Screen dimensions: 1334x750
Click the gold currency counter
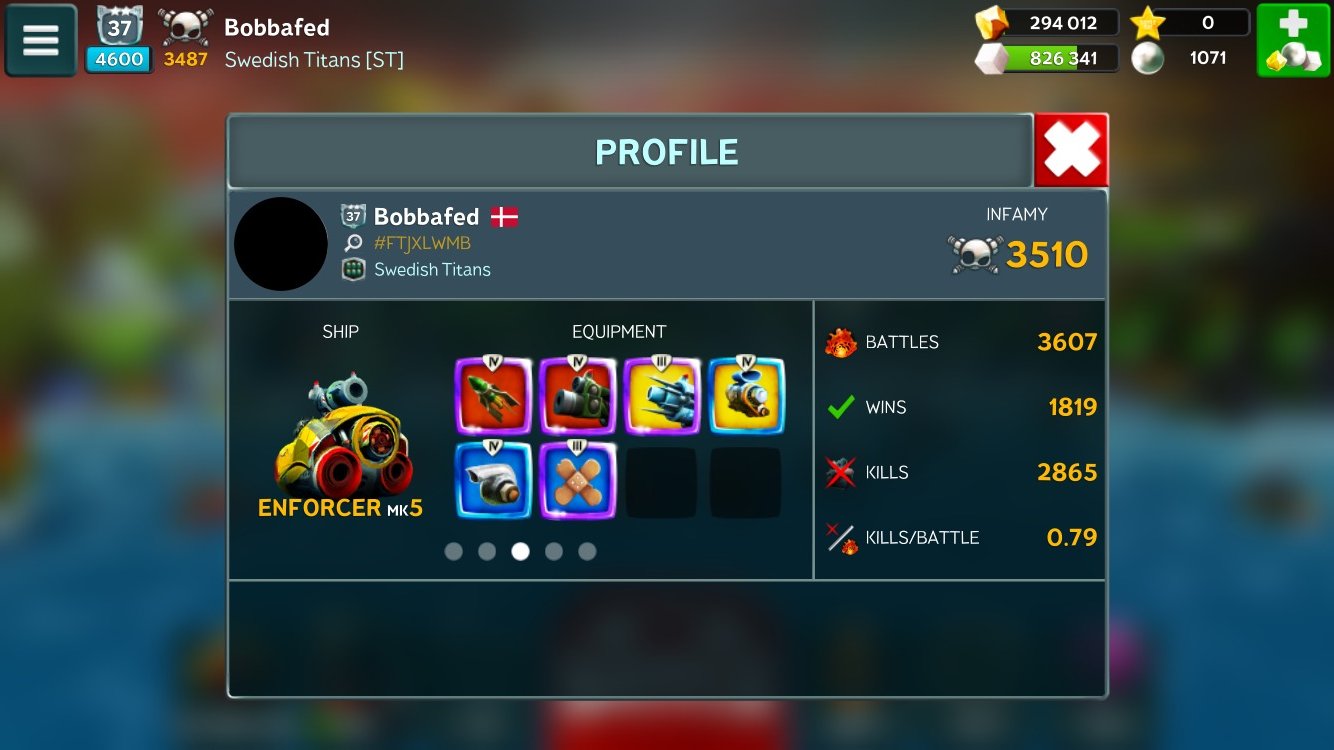tap(1048, 23)
